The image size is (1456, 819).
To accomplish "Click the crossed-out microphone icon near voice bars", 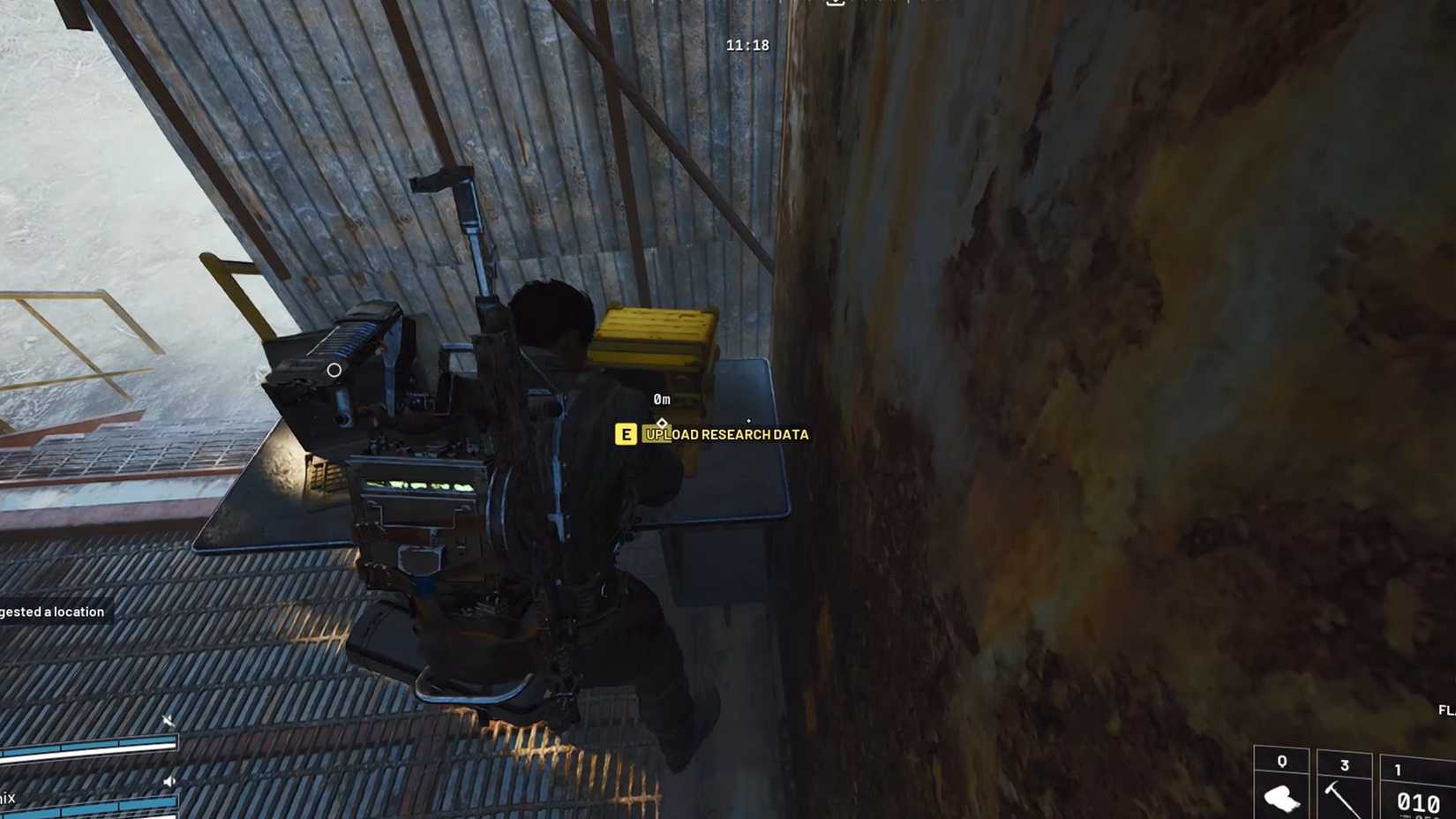I will [169, 719].
